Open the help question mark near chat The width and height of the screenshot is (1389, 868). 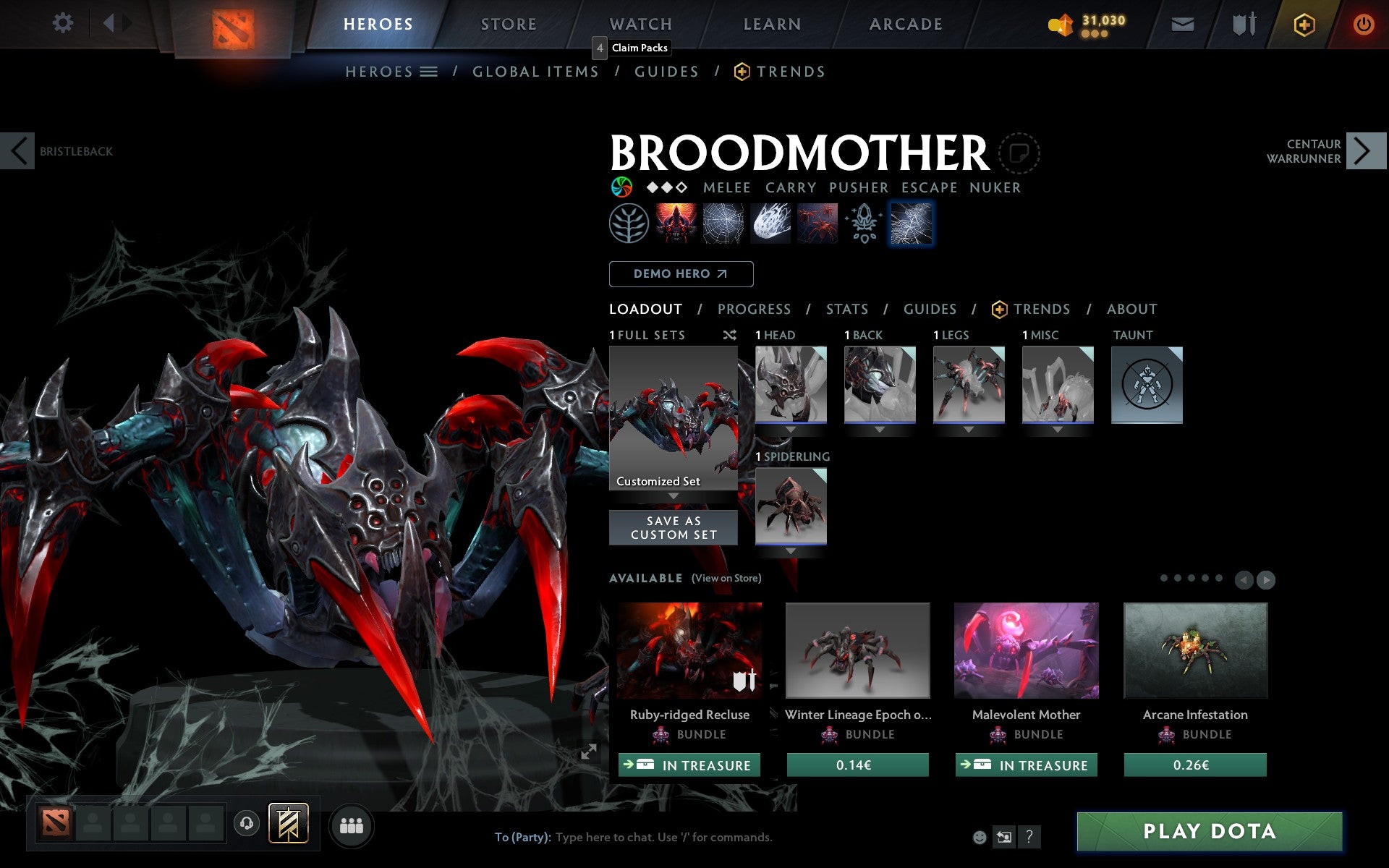pos(1028,838)
